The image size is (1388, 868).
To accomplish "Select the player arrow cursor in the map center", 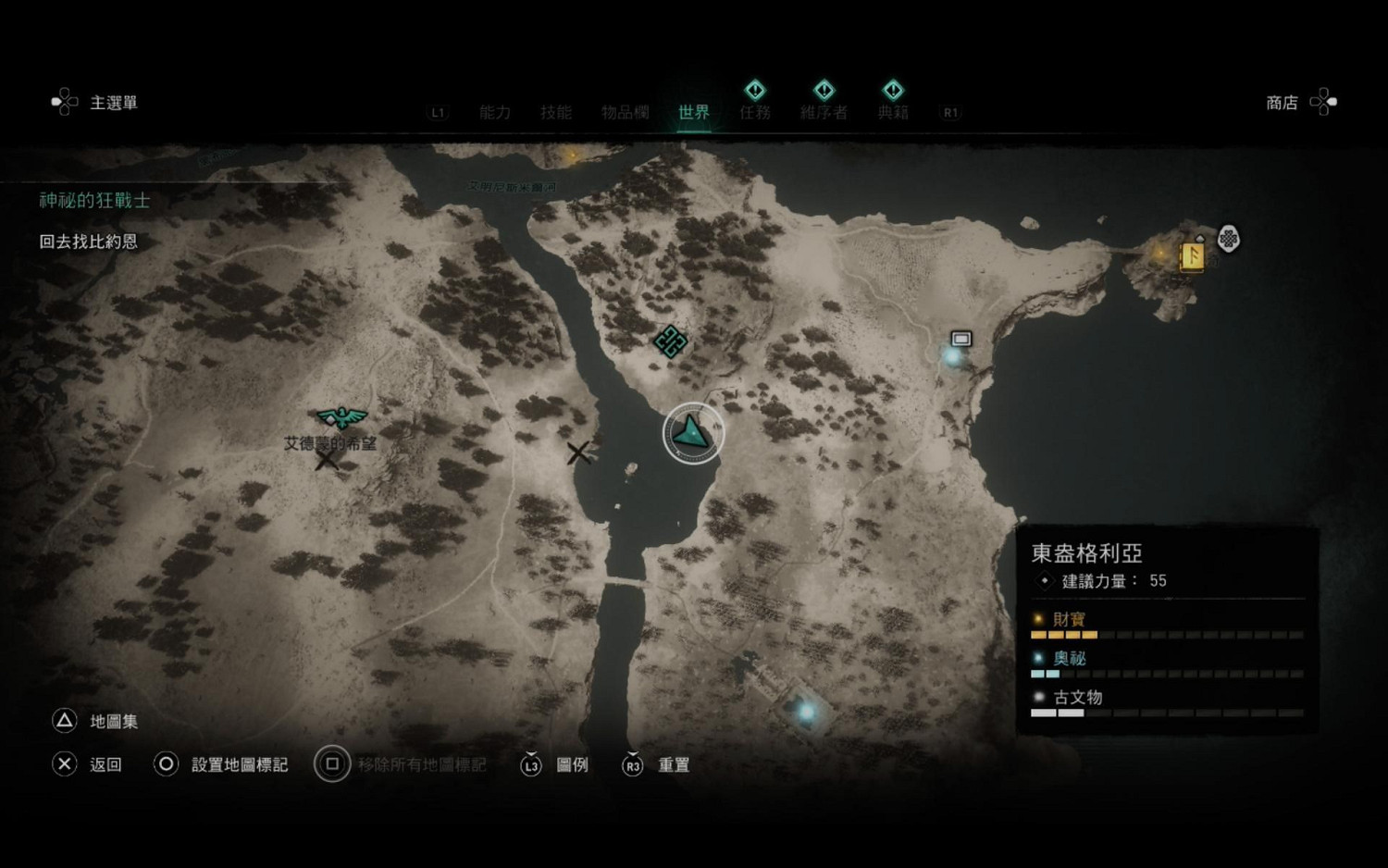I will click(x=691, y=432).
